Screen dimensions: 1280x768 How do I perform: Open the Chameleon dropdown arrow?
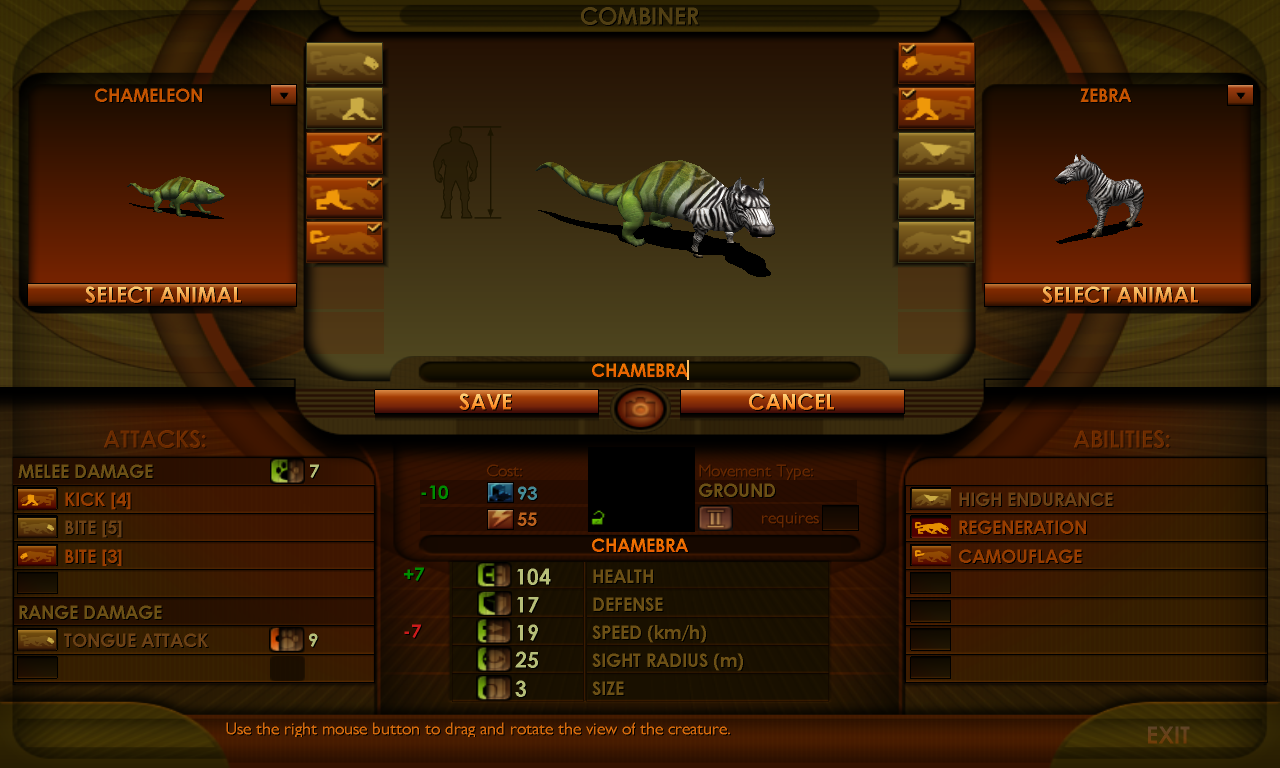[x=283, y=95]
